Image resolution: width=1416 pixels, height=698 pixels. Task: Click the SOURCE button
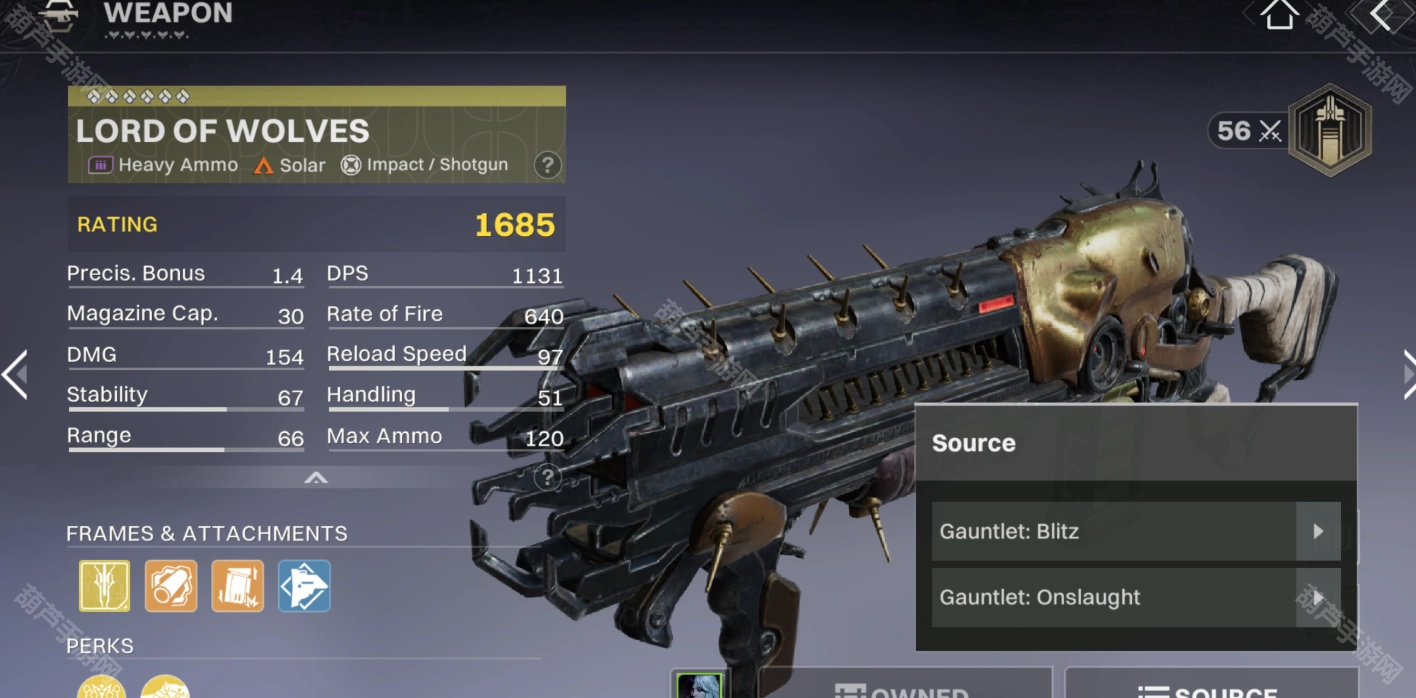tap(1211, 686)
